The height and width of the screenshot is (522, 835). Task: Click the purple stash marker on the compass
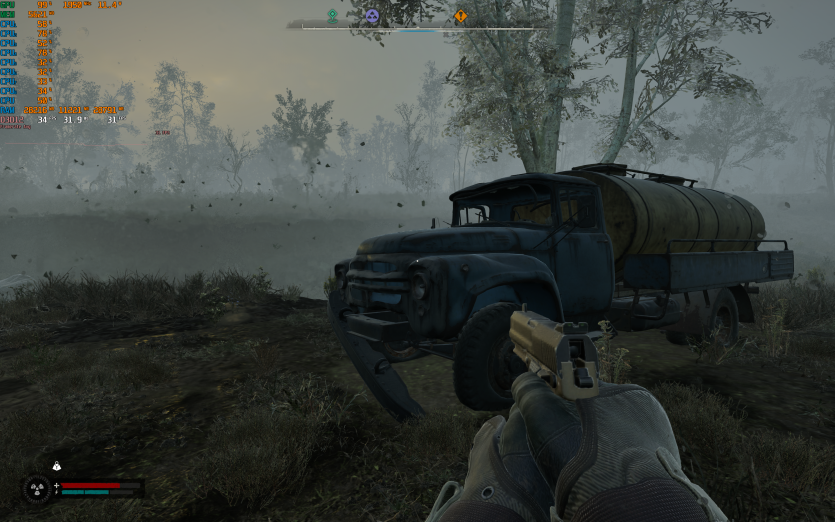tap(372, 16)
